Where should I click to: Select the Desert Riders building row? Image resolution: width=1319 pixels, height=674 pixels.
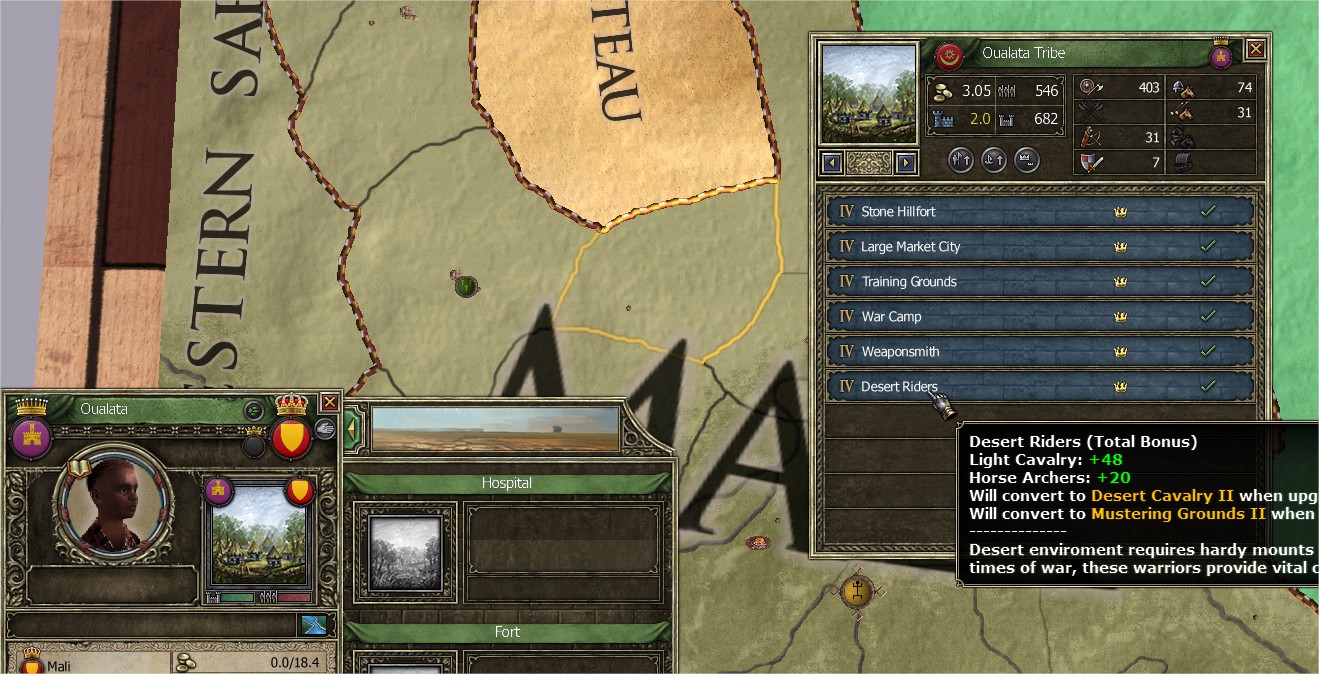point(1040,387)
